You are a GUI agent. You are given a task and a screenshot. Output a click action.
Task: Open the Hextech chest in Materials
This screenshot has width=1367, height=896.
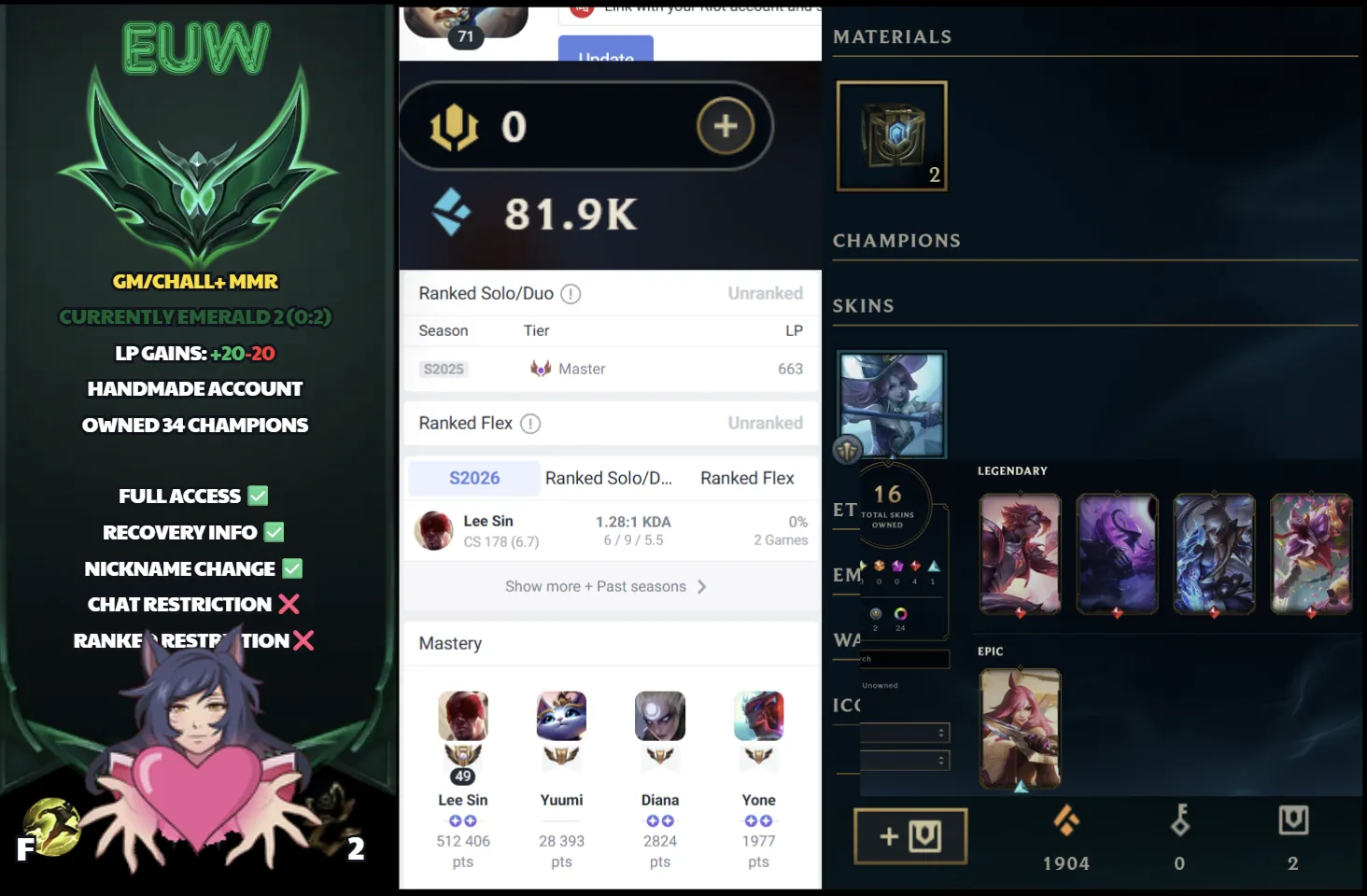(890, 133)
